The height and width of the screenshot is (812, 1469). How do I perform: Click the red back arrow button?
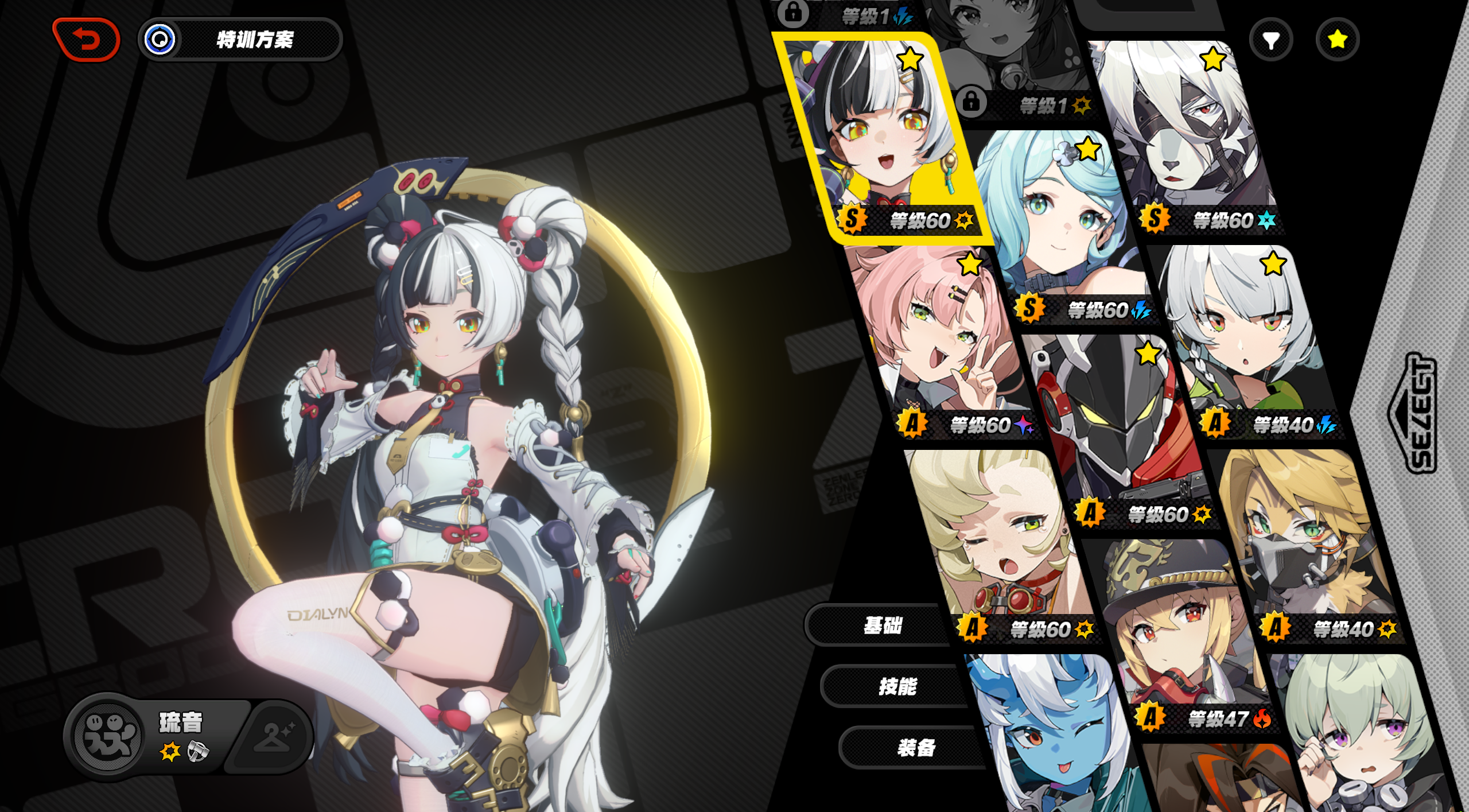coord(86,40)
